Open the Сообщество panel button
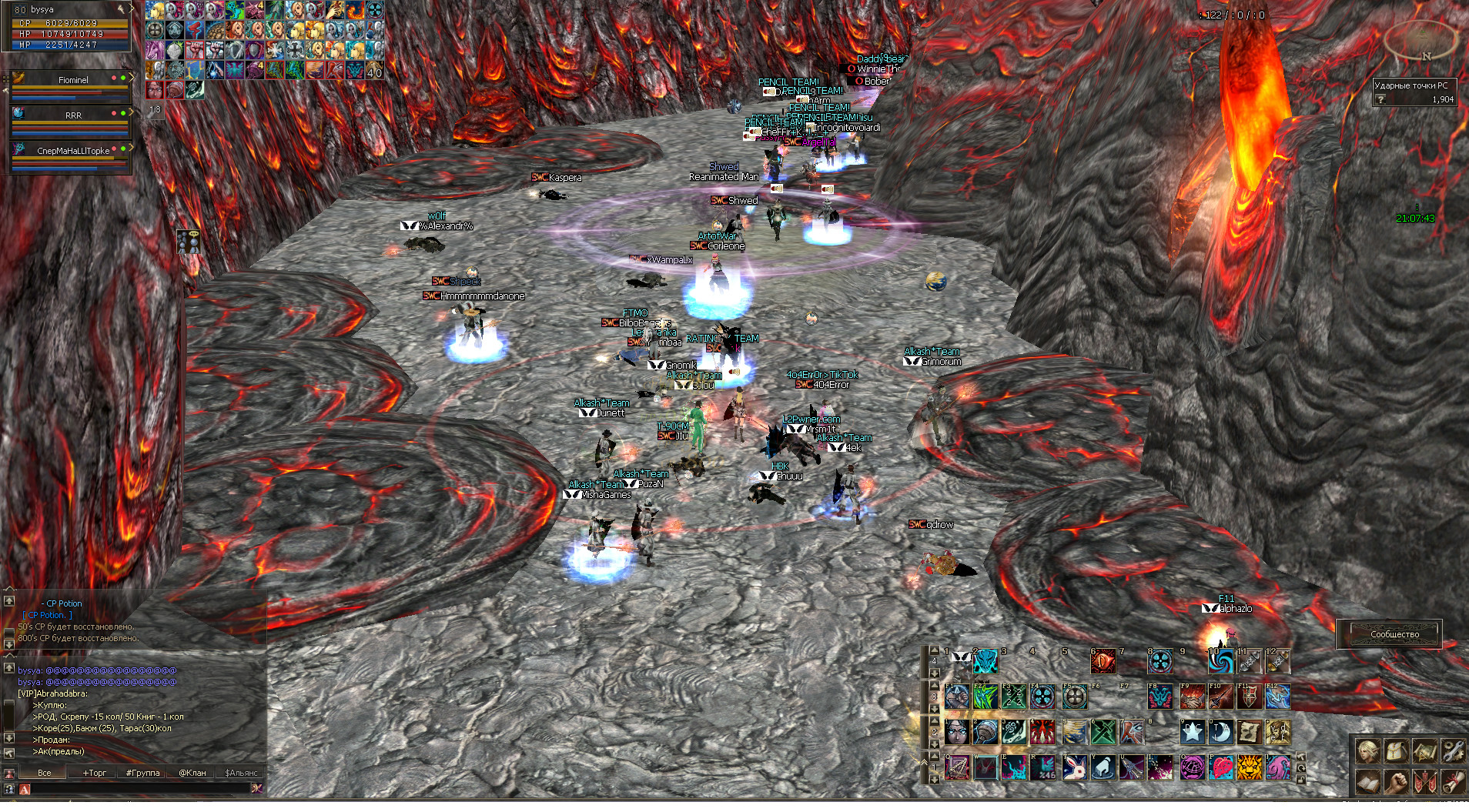This screenshot has height=812, width=1469. (1394, 634)
